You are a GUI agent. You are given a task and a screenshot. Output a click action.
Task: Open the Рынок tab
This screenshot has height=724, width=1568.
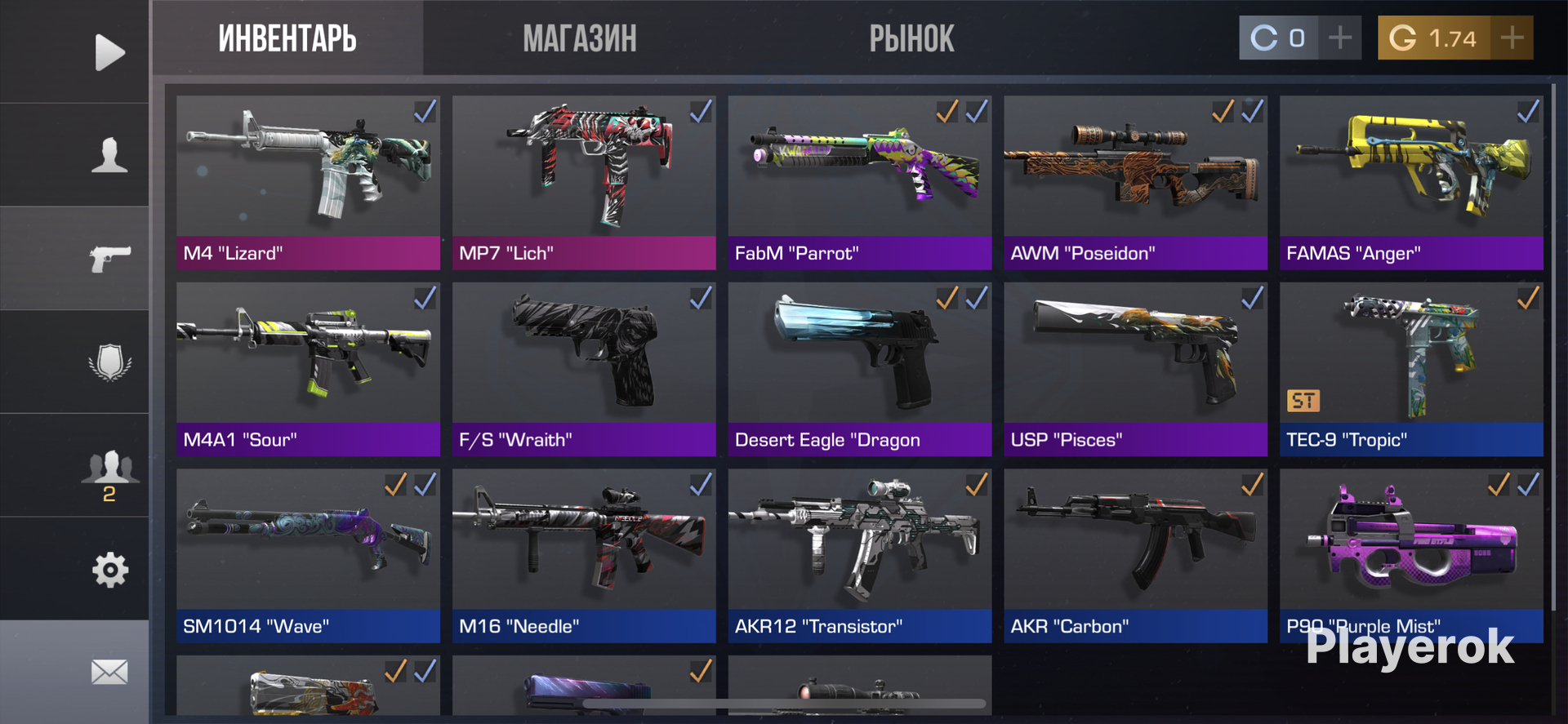click(x=911, y=38)
